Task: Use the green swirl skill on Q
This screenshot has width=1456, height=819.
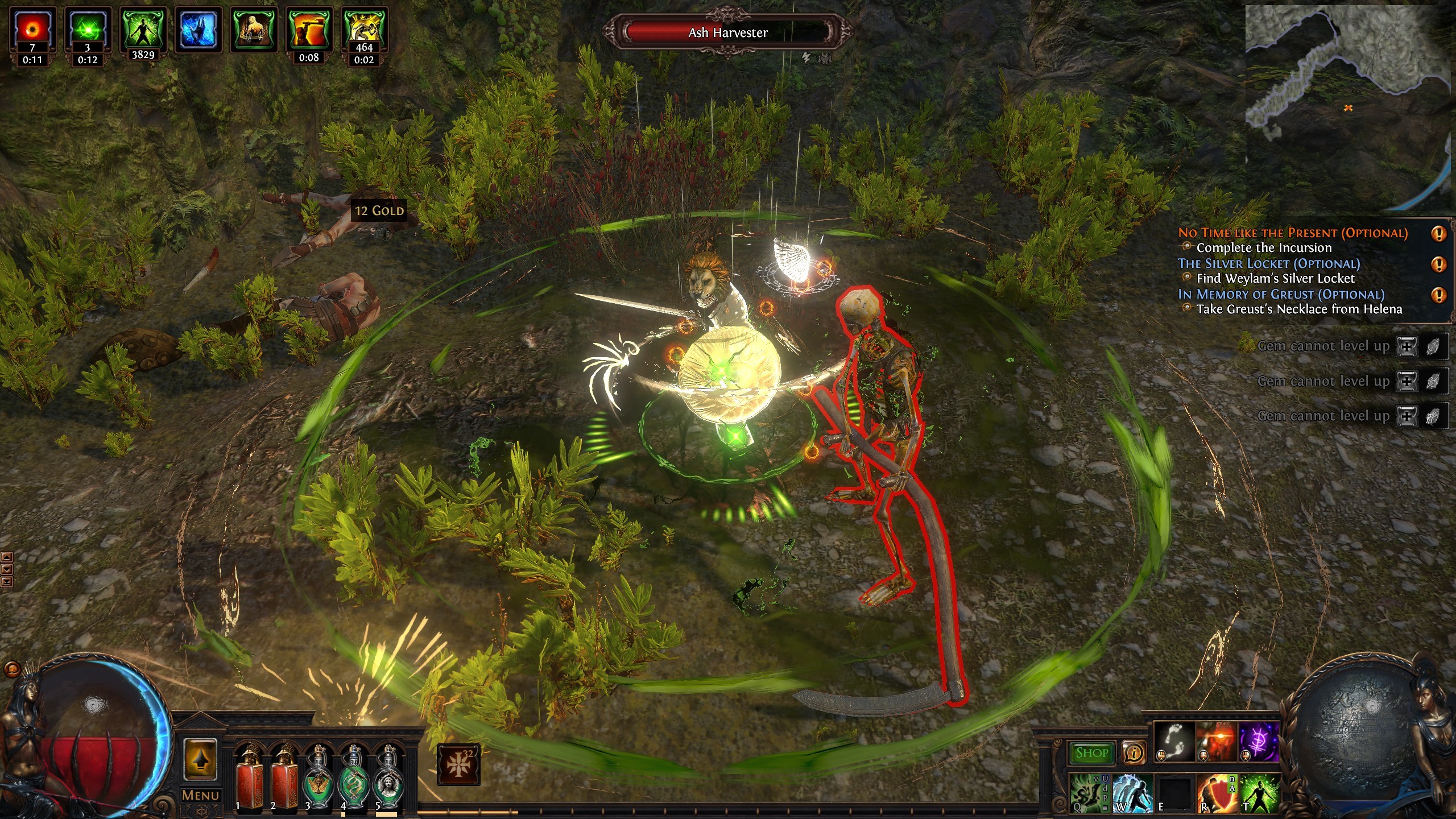Action: tap(1089, 793)
